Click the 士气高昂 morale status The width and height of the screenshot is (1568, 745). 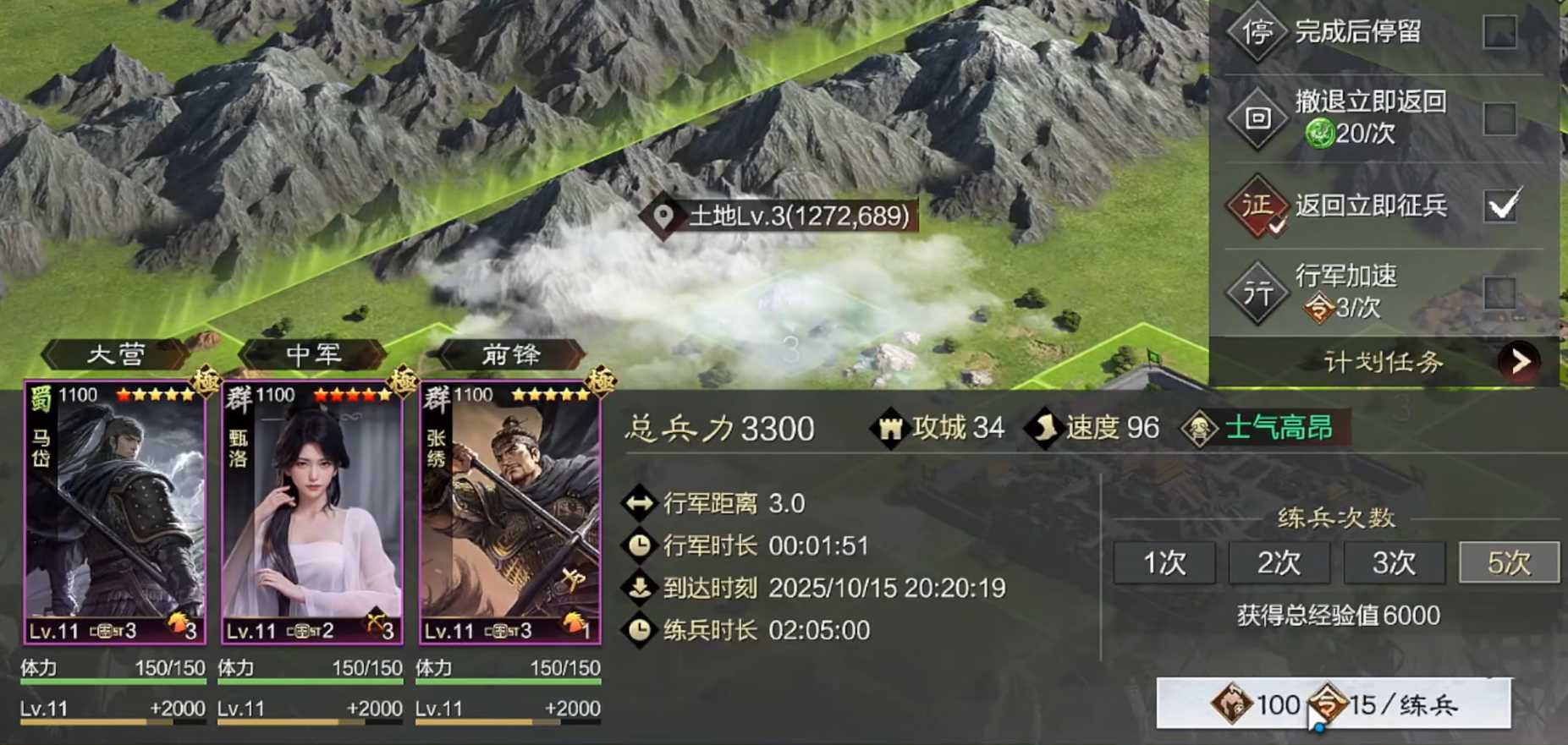[x=1267, y=428]
